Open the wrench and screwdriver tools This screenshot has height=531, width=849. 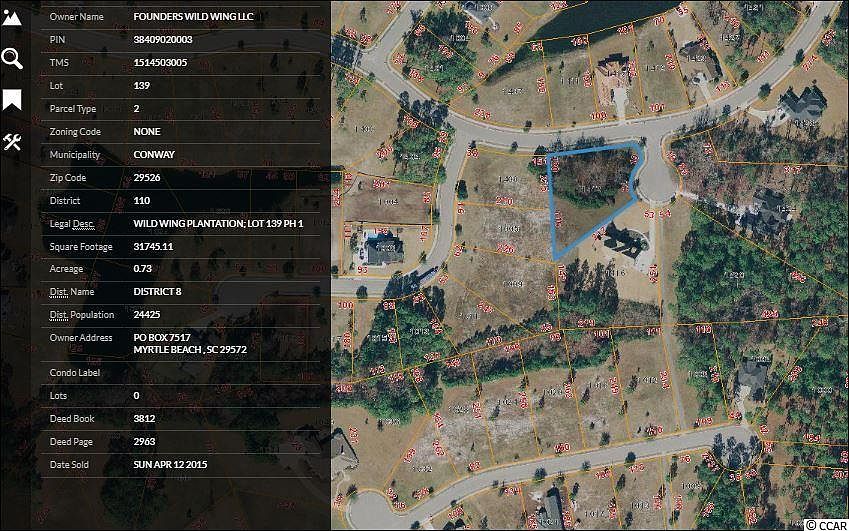tap(12, 142)
